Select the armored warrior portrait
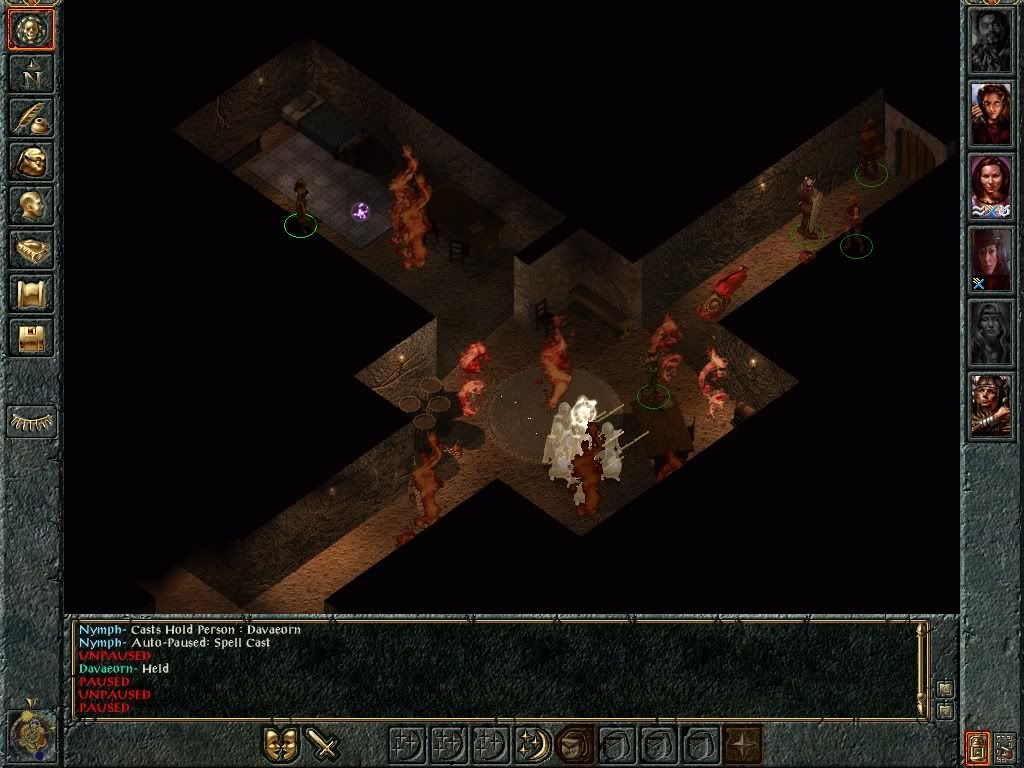Image resolution: width=1024 pixels, height=768 pixels. 991,406
